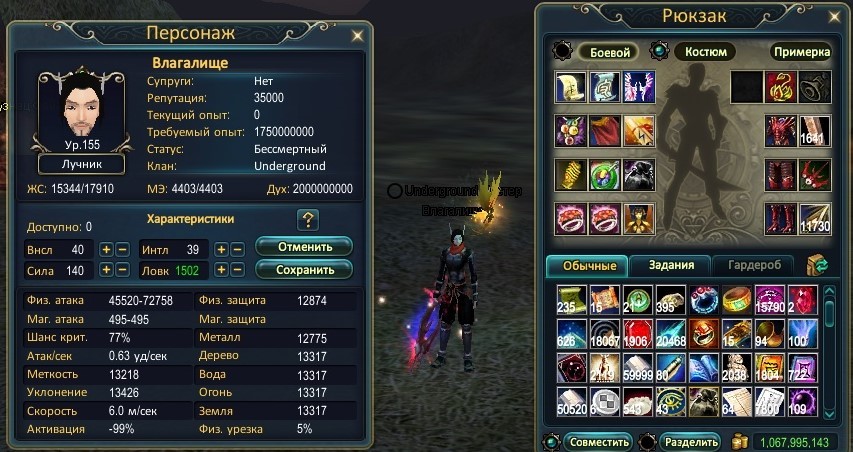This screenshot has height=452, width=853.
Task: Open the Примерка fitting option
Action: pos(800,52)
